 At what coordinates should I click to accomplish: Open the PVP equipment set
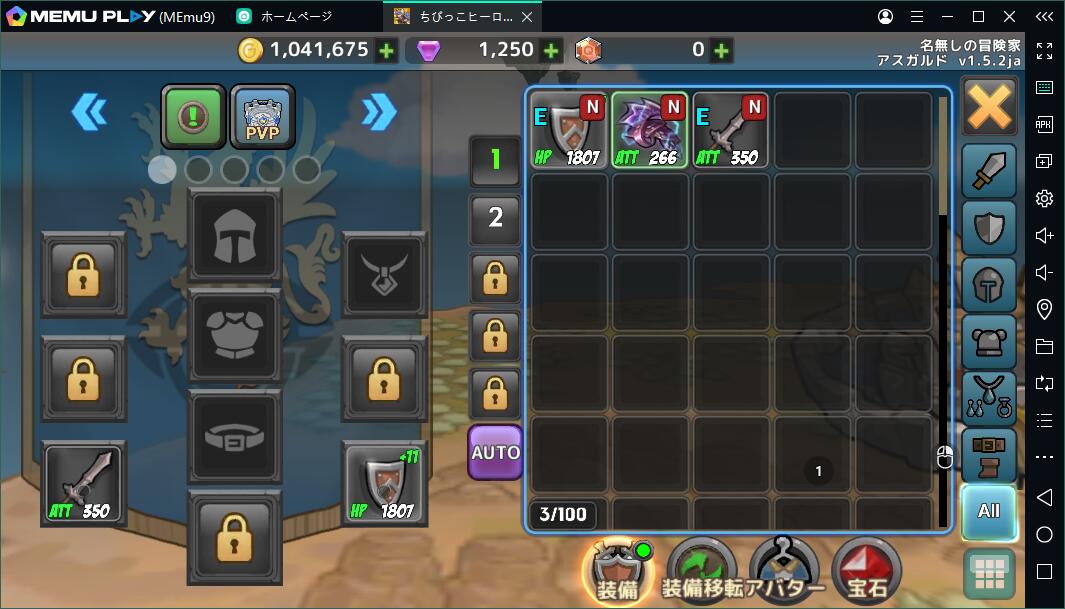[x=263, y=117]
